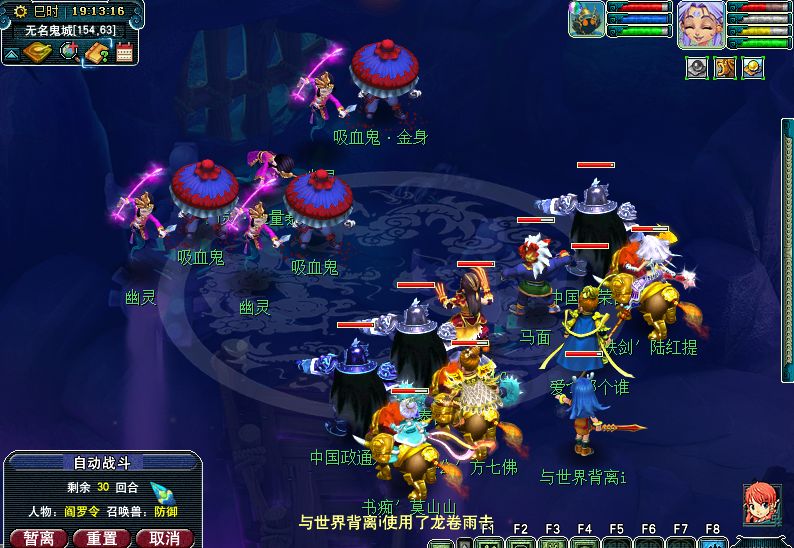This screenshot has height=548, width=794.
Task: Open the calendar icon in the top-left panel
Action: click(125, 52)
